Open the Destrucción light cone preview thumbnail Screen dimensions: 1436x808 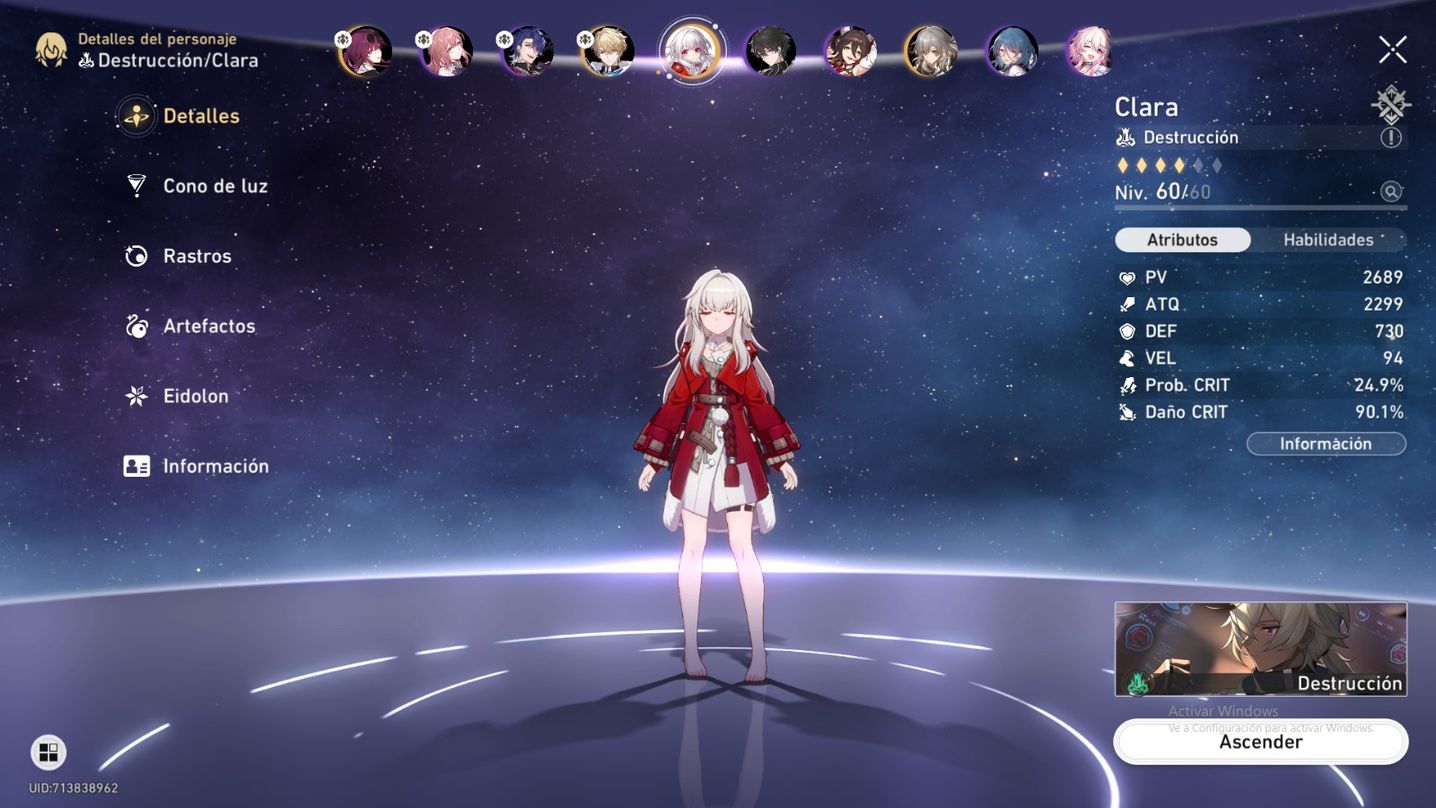coord(1260,648)
